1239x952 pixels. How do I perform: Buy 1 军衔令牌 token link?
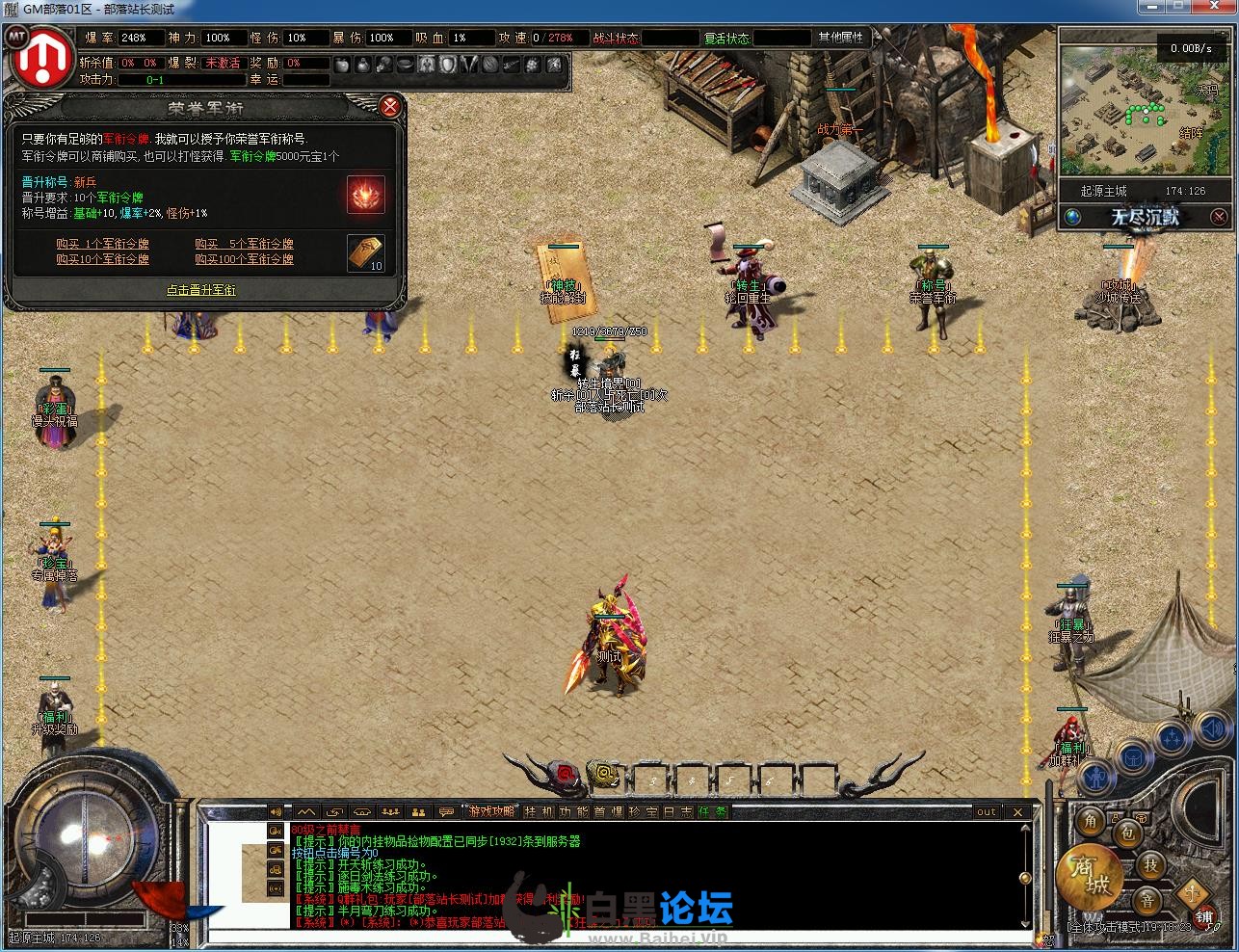102,245
